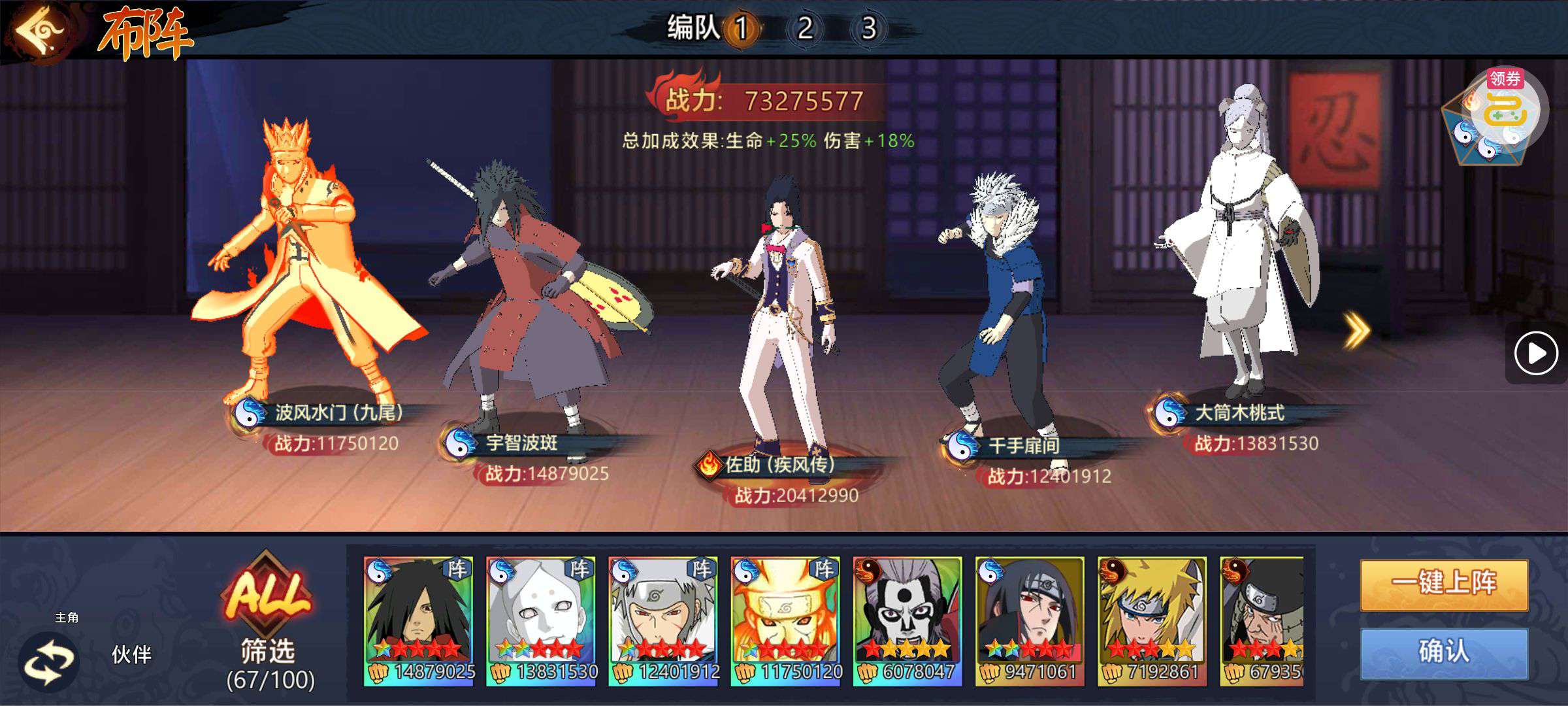Pick the Tobirama portrait card with 12401912 power
This screenshot has width=1568, height=706.
point(662,621)
